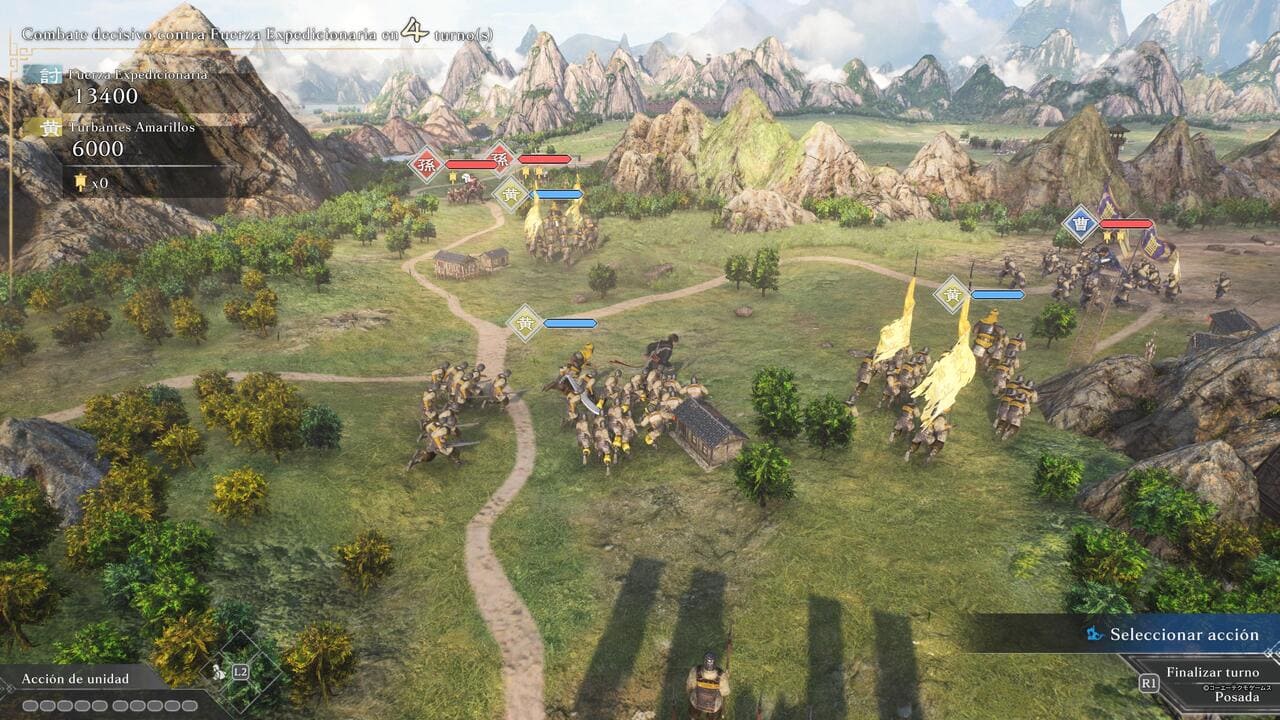Open the Acción de unidad panel
This screenshot has height=720, width=1280.
pos(76,679)
